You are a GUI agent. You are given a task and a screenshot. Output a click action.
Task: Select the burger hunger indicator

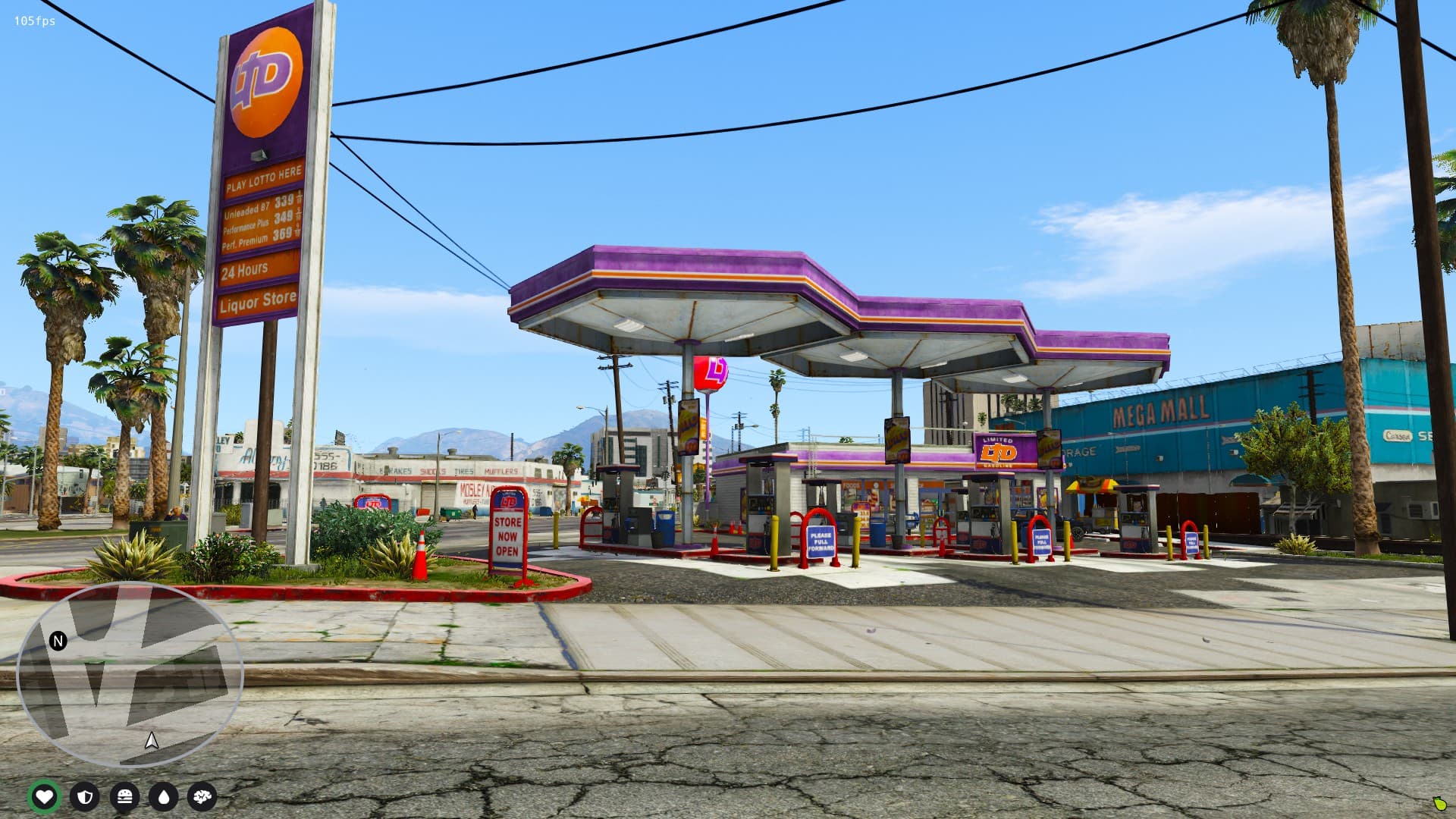pyautogui.click(x=126, y=796)
